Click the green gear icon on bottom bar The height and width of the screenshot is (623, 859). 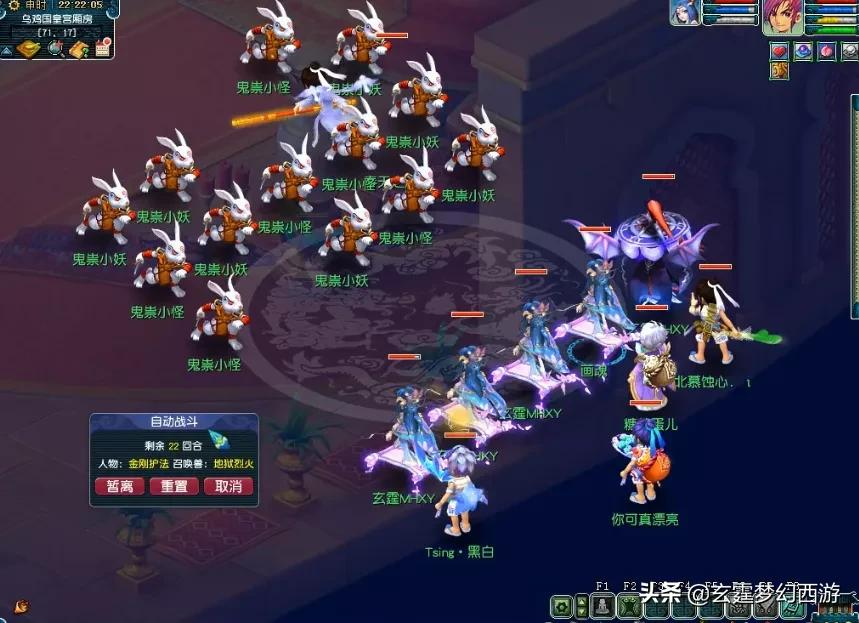[x=563, y=606]
